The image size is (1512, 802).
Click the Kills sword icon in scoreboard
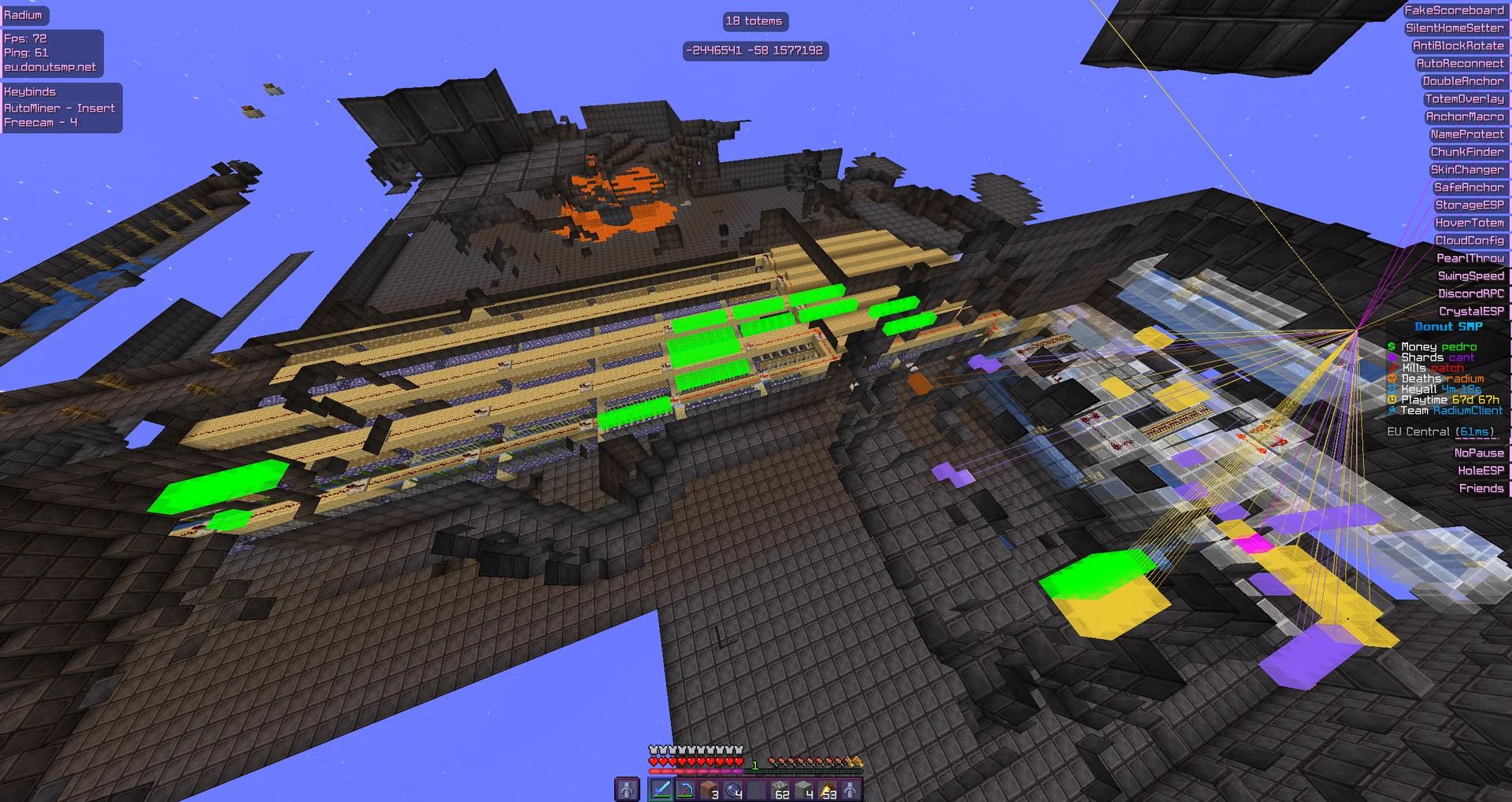point(1392,368)
